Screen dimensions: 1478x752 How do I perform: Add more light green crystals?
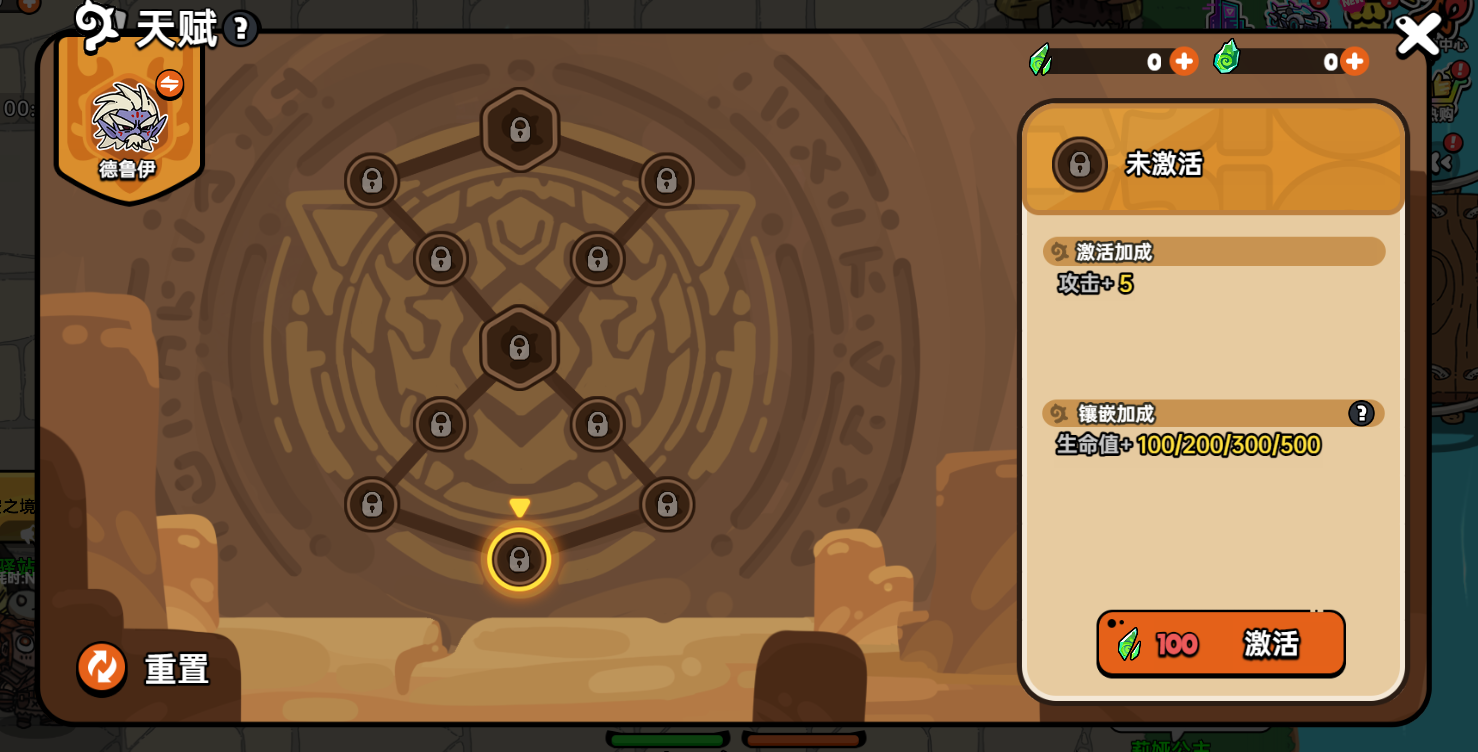click(x=1183, y=62)
